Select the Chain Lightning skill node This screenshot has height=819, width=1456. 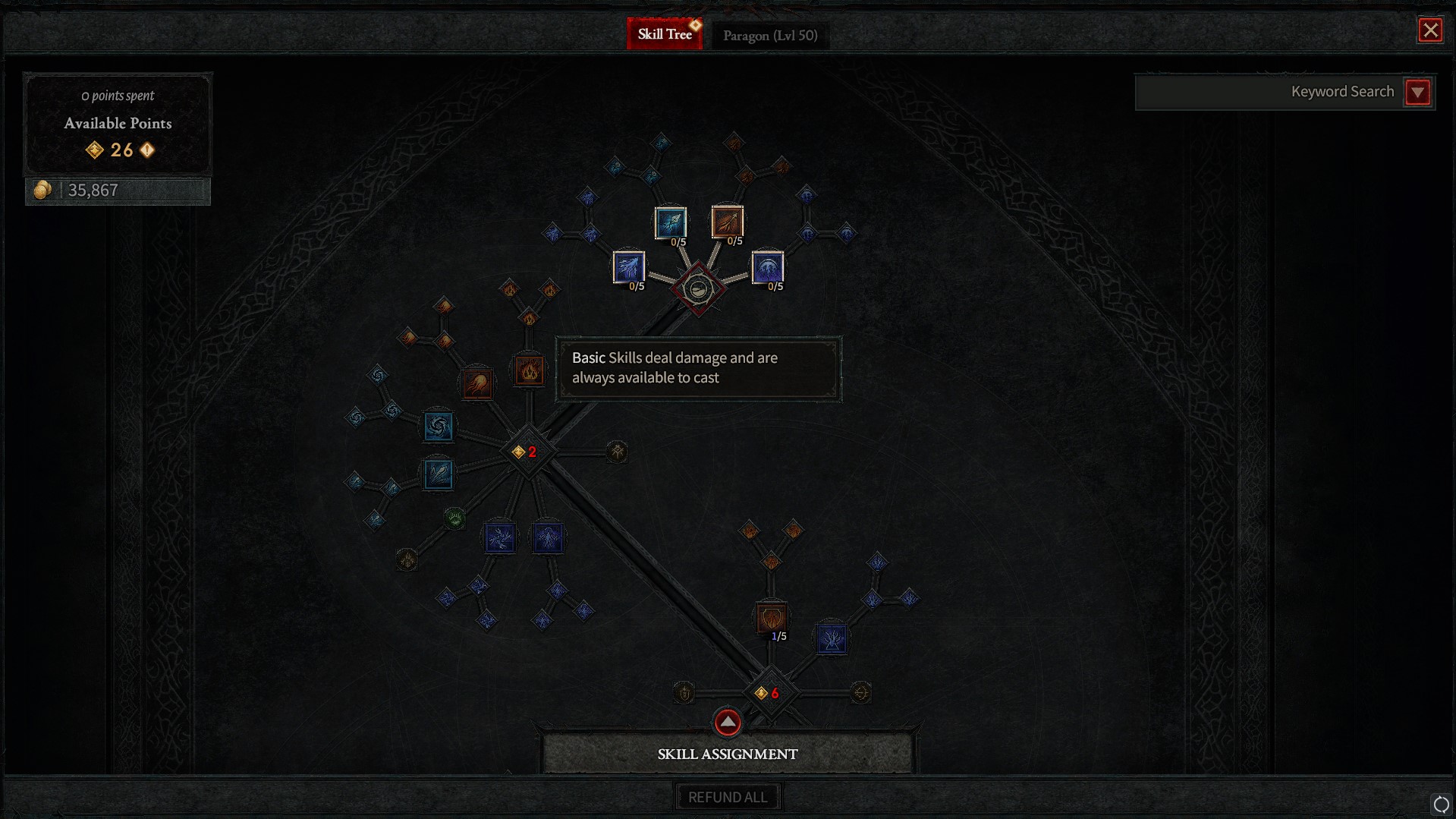click(x=500, y=537)
